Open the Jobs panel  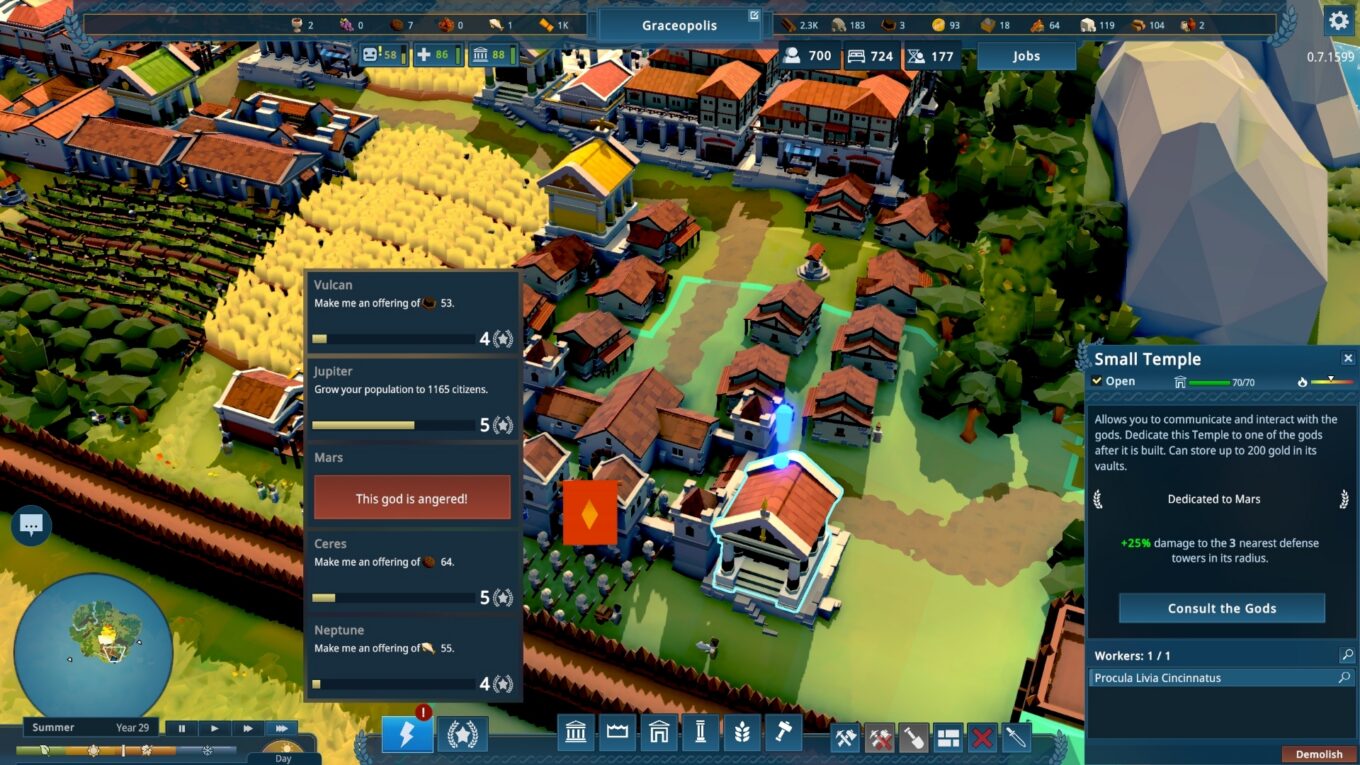[x=1025, y=56]
